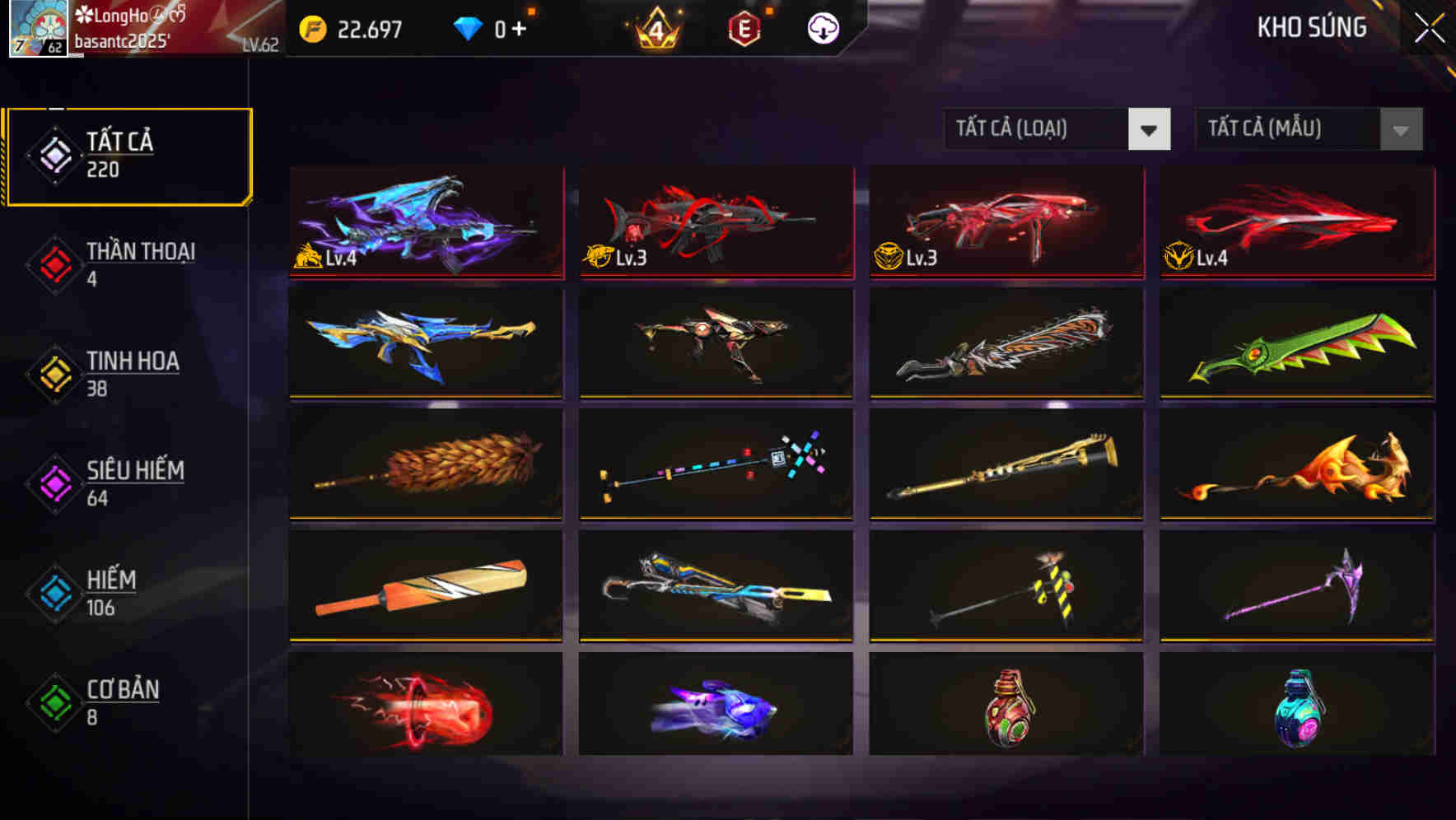Open the cloud download icon

824,28
